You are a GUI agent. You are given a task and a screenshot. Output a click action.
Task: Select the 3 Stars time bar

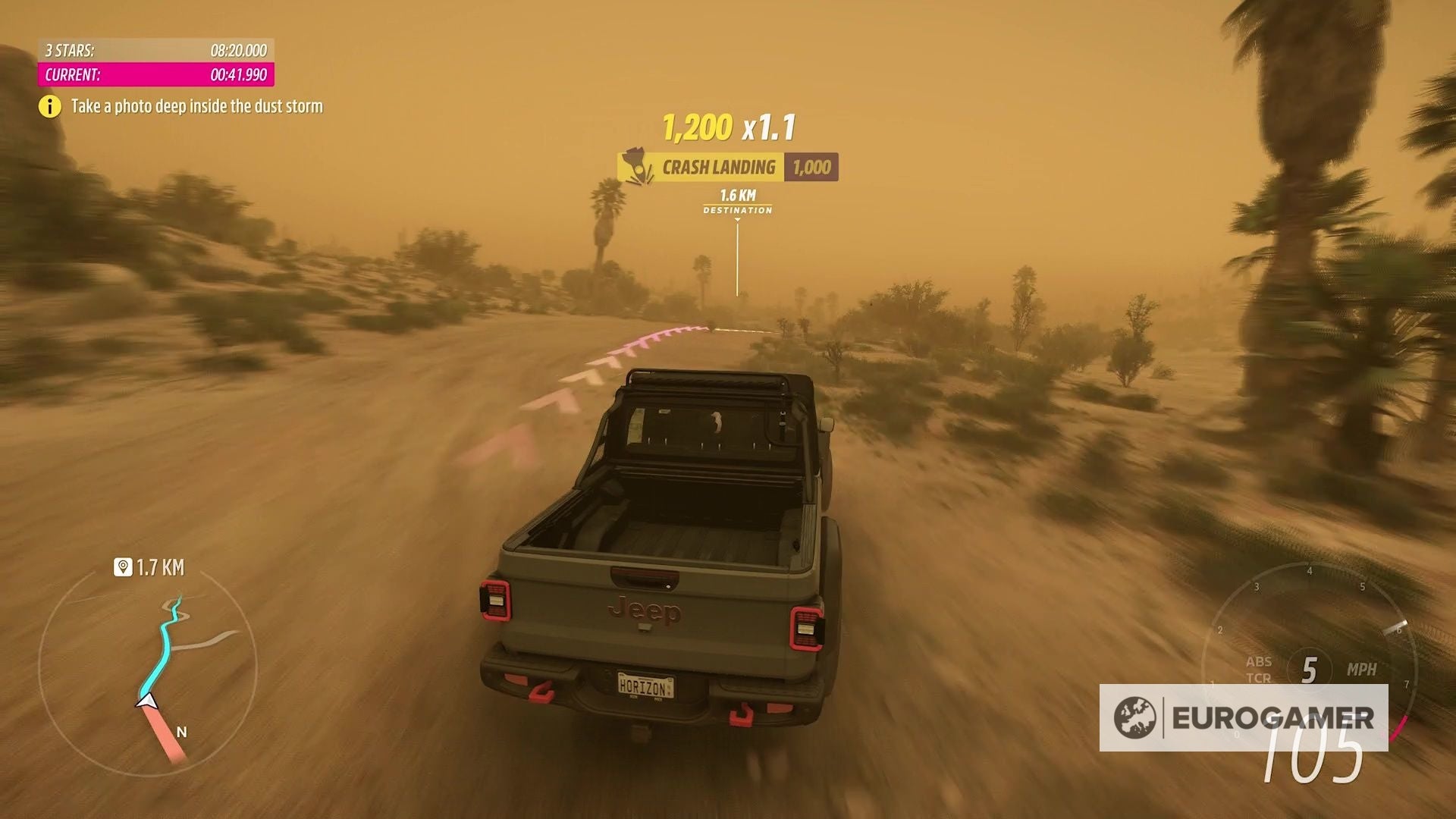click(x=155, y=51)
